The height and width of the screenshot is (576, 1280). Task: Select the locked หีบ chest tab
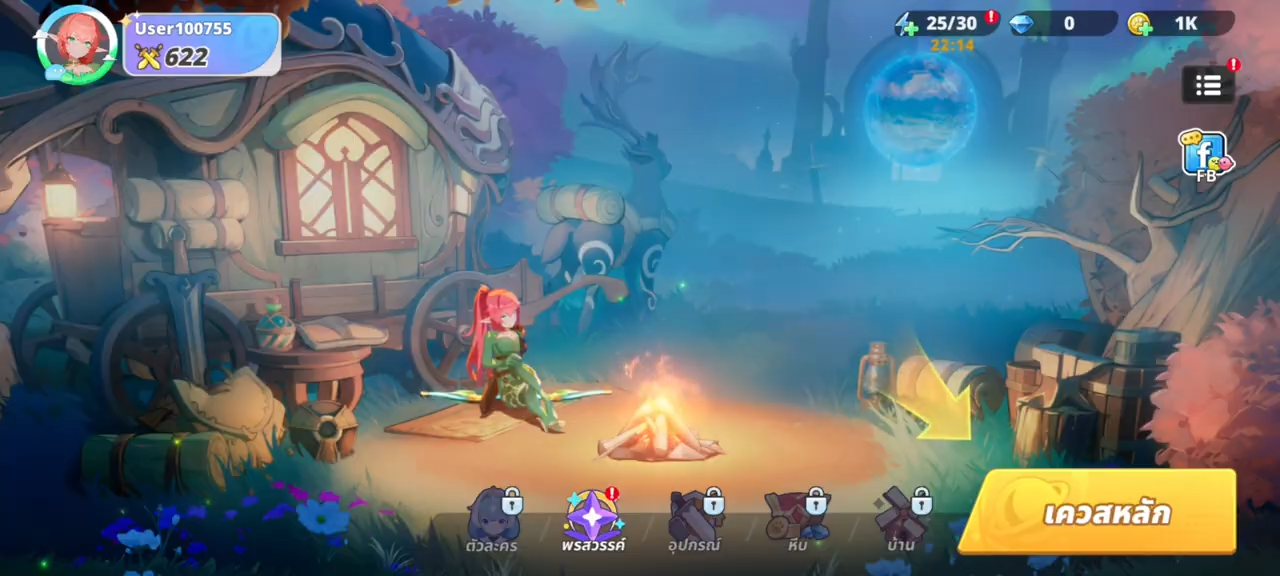(x=797, y=520)
